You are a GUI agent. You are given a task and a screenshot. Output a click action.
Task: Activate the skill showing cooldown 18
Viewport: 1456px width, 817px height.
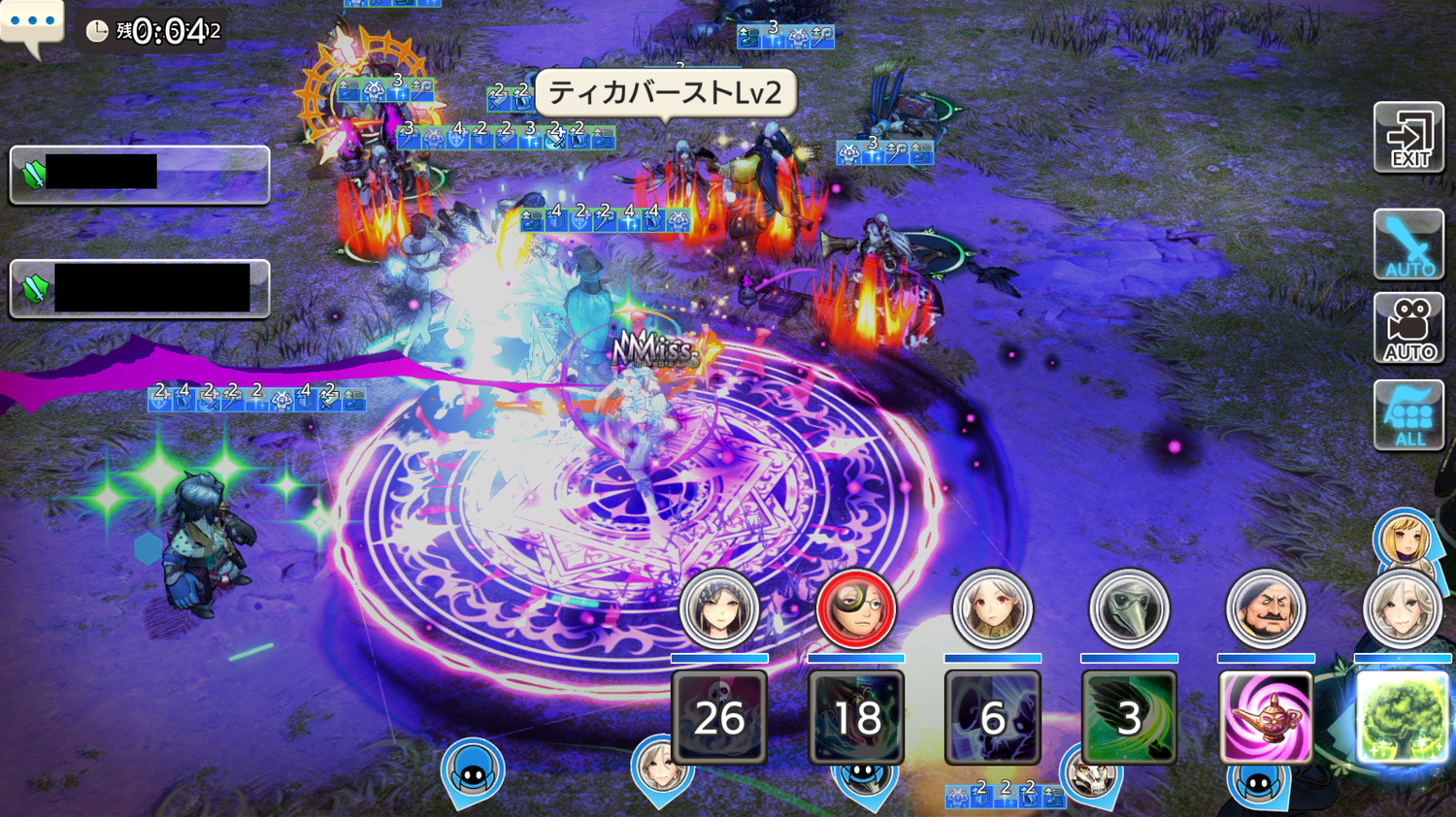(x=856, y=717)
